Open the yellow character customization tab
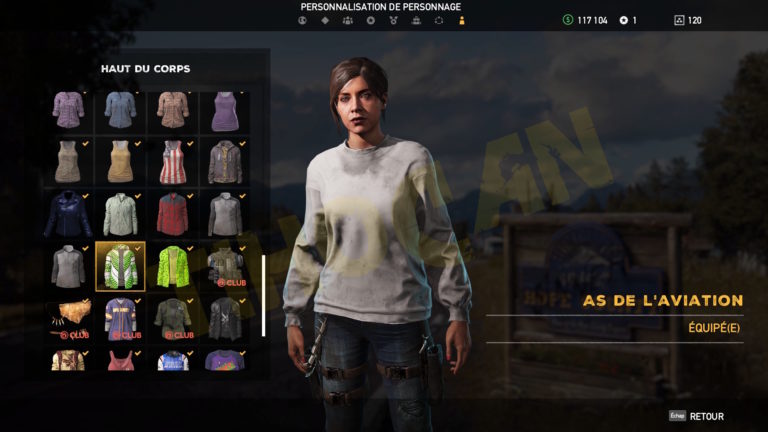Image resolution: width=768 pixels, height=432 pixels. click(x=461, y=20)
